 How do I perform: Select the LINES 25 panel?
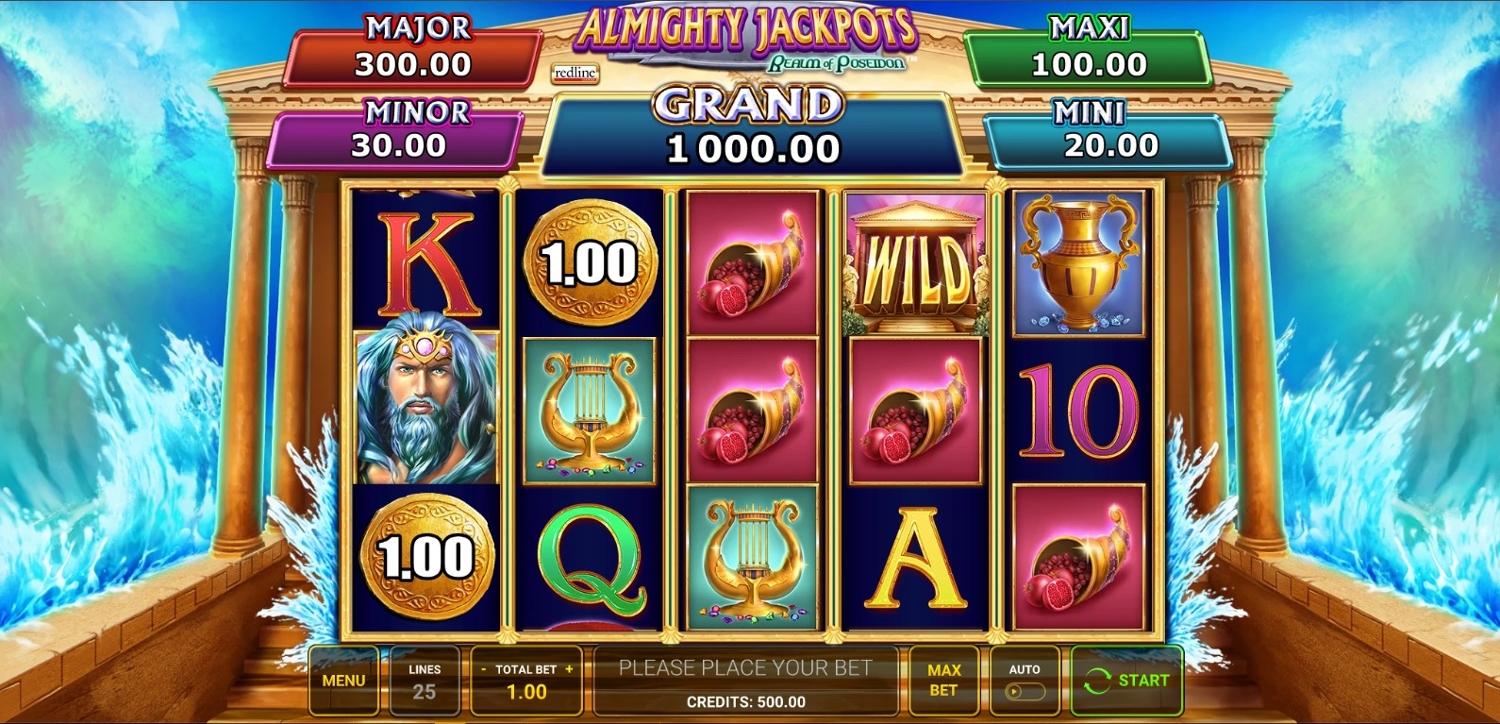pos(424,681)
